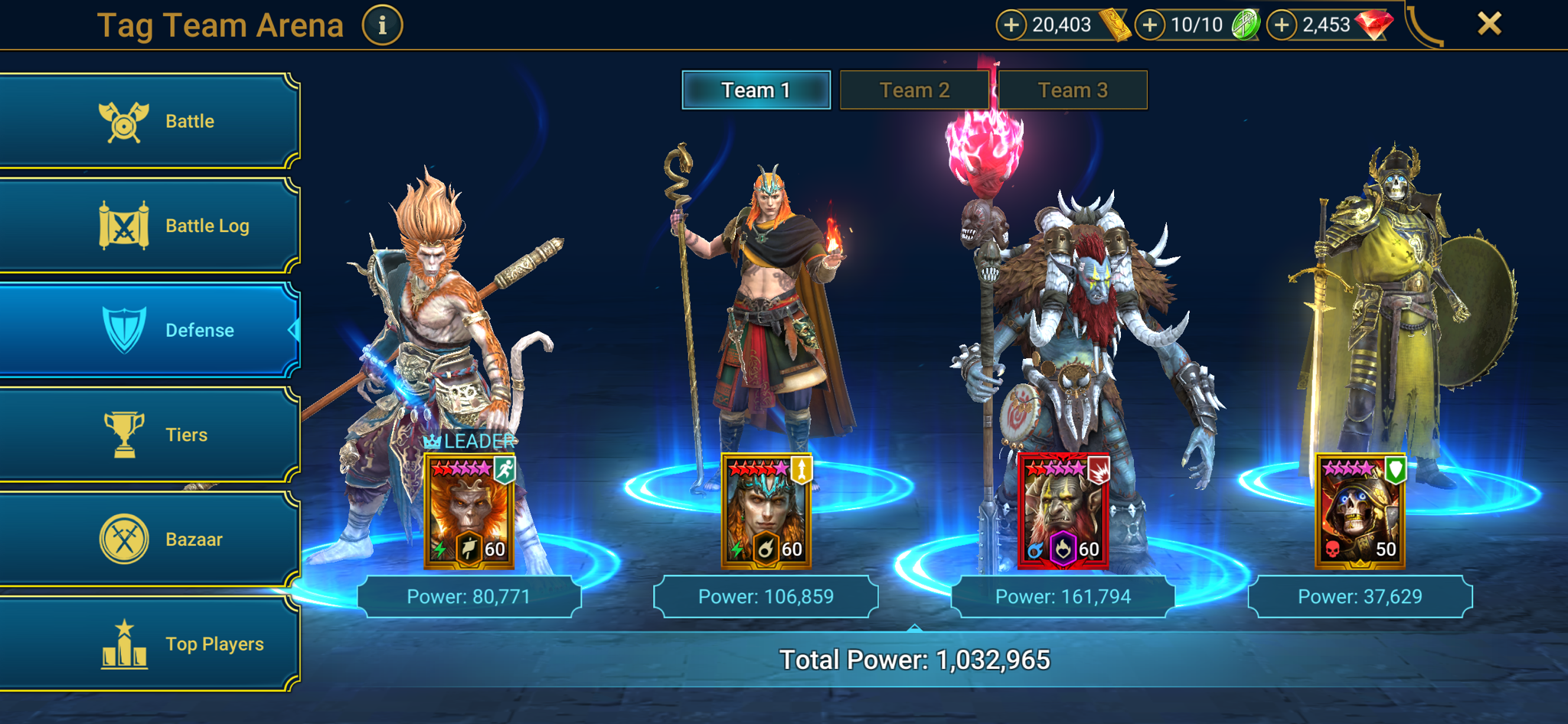
Task: Select the Defense menu entry
Action: 149,330
